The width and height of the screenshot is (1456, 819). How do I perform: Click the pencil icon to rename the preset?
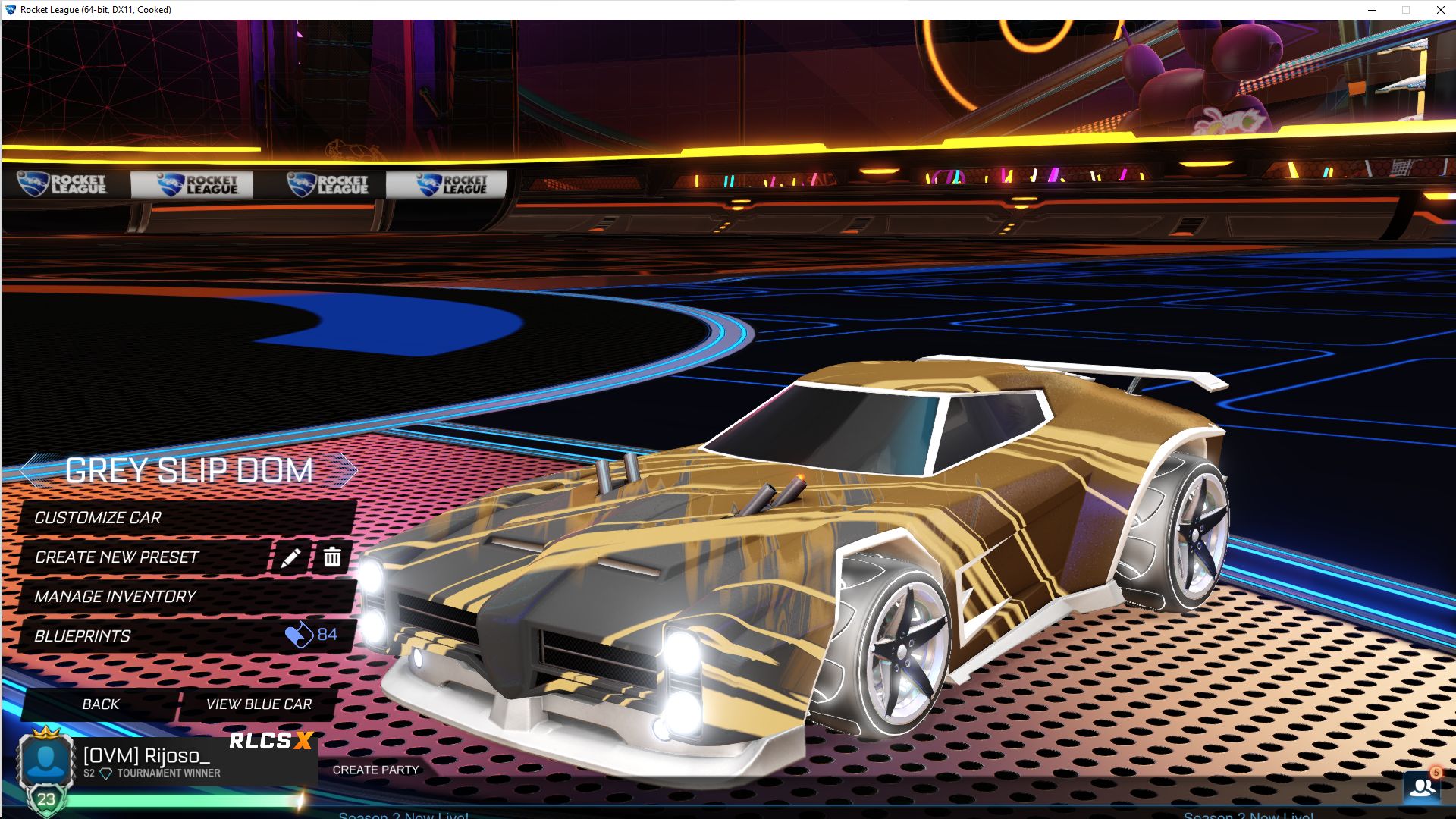click(x=290, y=557)
